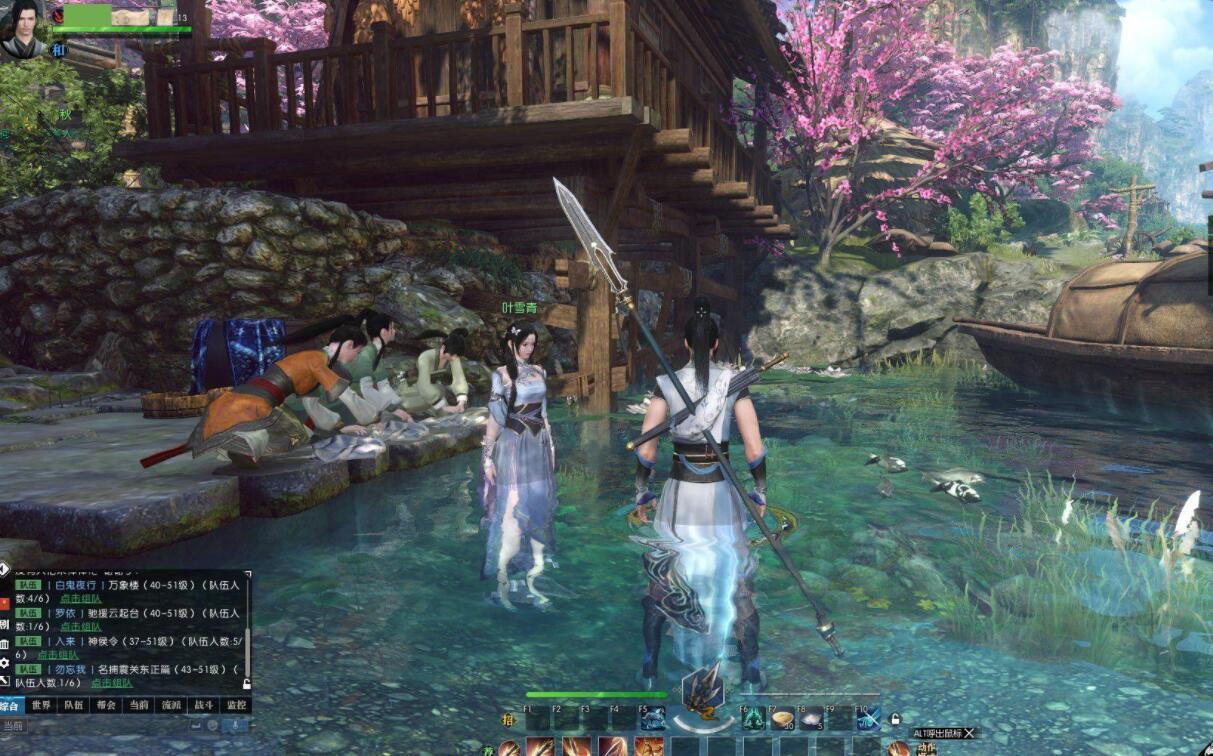
Task: Switch to the 世界 chat tab
Action: (41, 705)
